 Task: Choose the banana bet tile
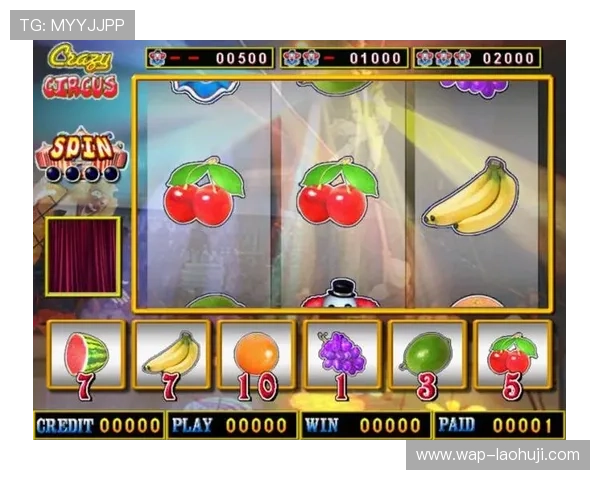(x=171, y=355)
